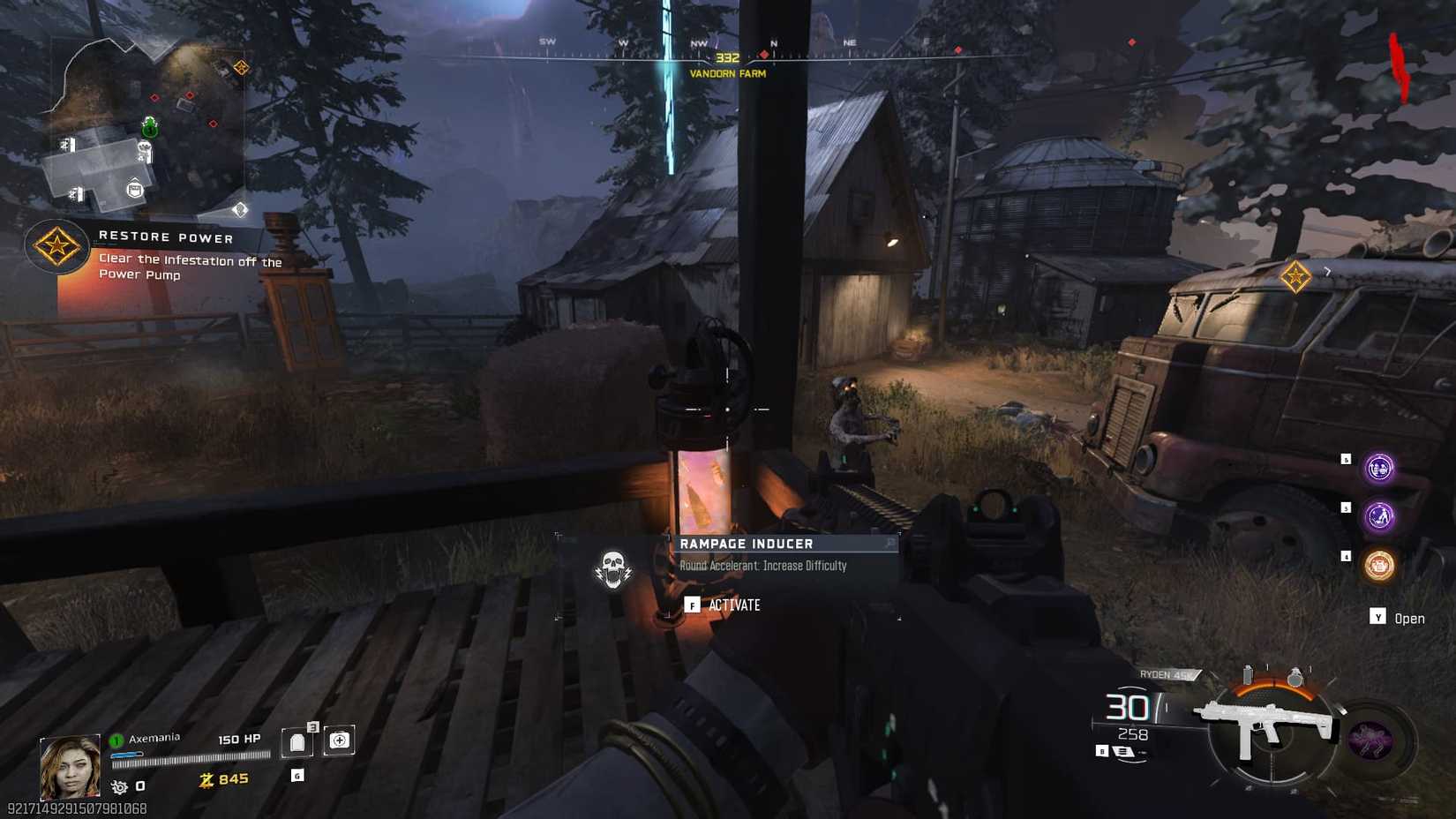Click the purple double-tap perk icon
Image resolution: width=1456 pixels, height=819 pixels.
coord(1378,468)
